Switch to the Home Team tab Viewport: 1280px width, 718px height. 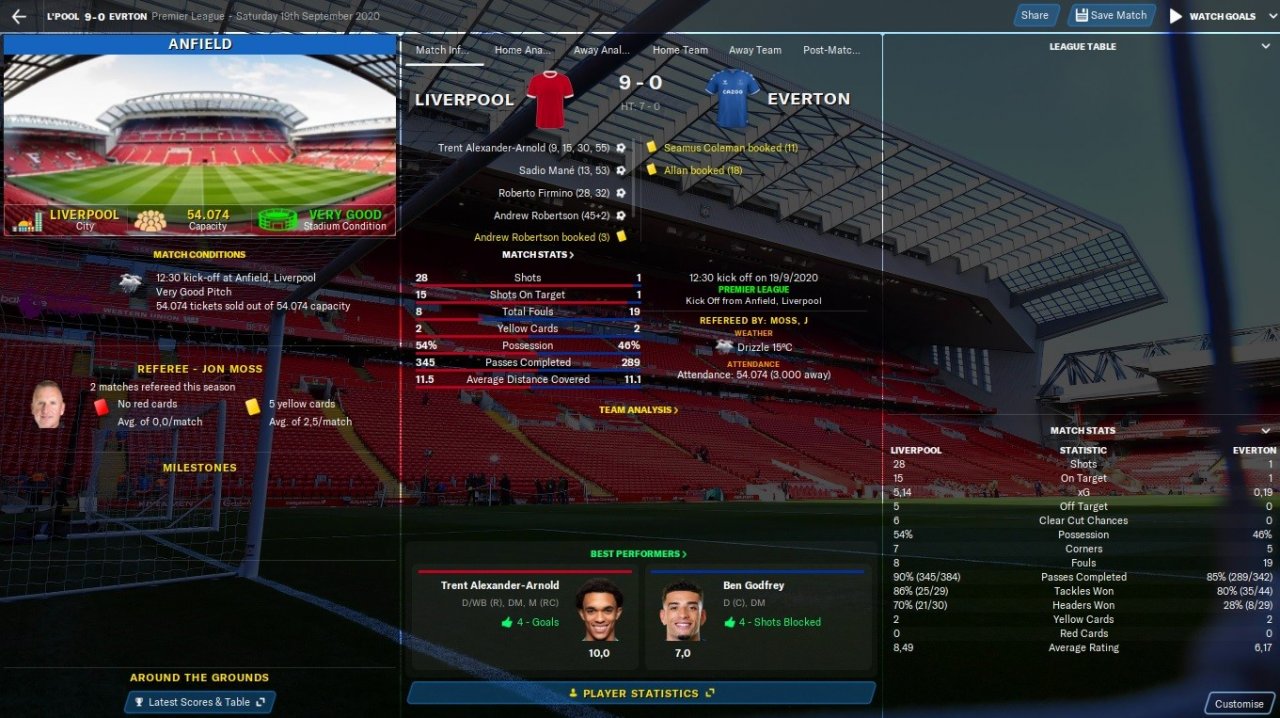680,50
